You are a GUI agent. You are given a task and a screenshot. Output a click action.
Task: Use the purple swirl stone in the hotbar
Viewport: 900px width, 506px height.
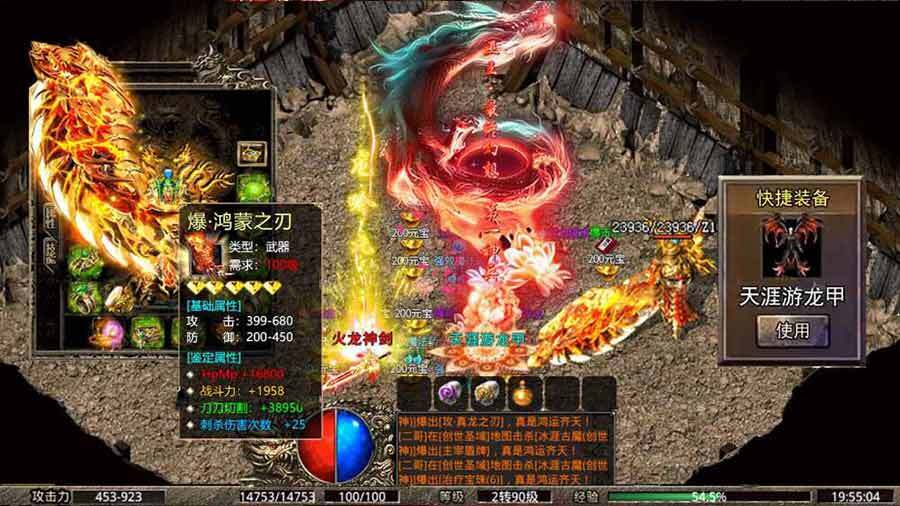pyautogui.click(x=450, y=393)
